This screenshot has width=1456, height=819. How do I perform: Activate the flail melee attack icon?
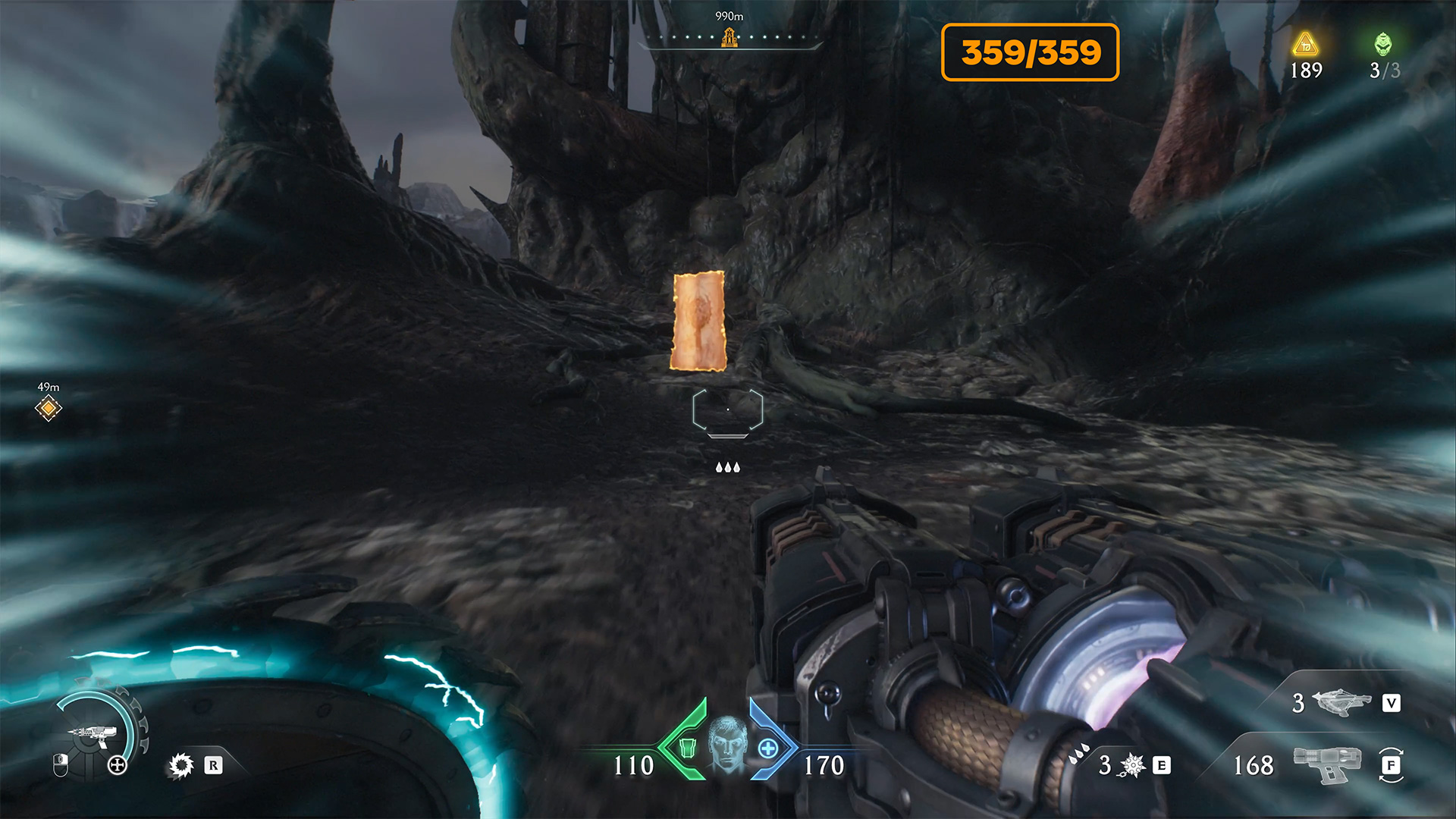point(1133,765)
